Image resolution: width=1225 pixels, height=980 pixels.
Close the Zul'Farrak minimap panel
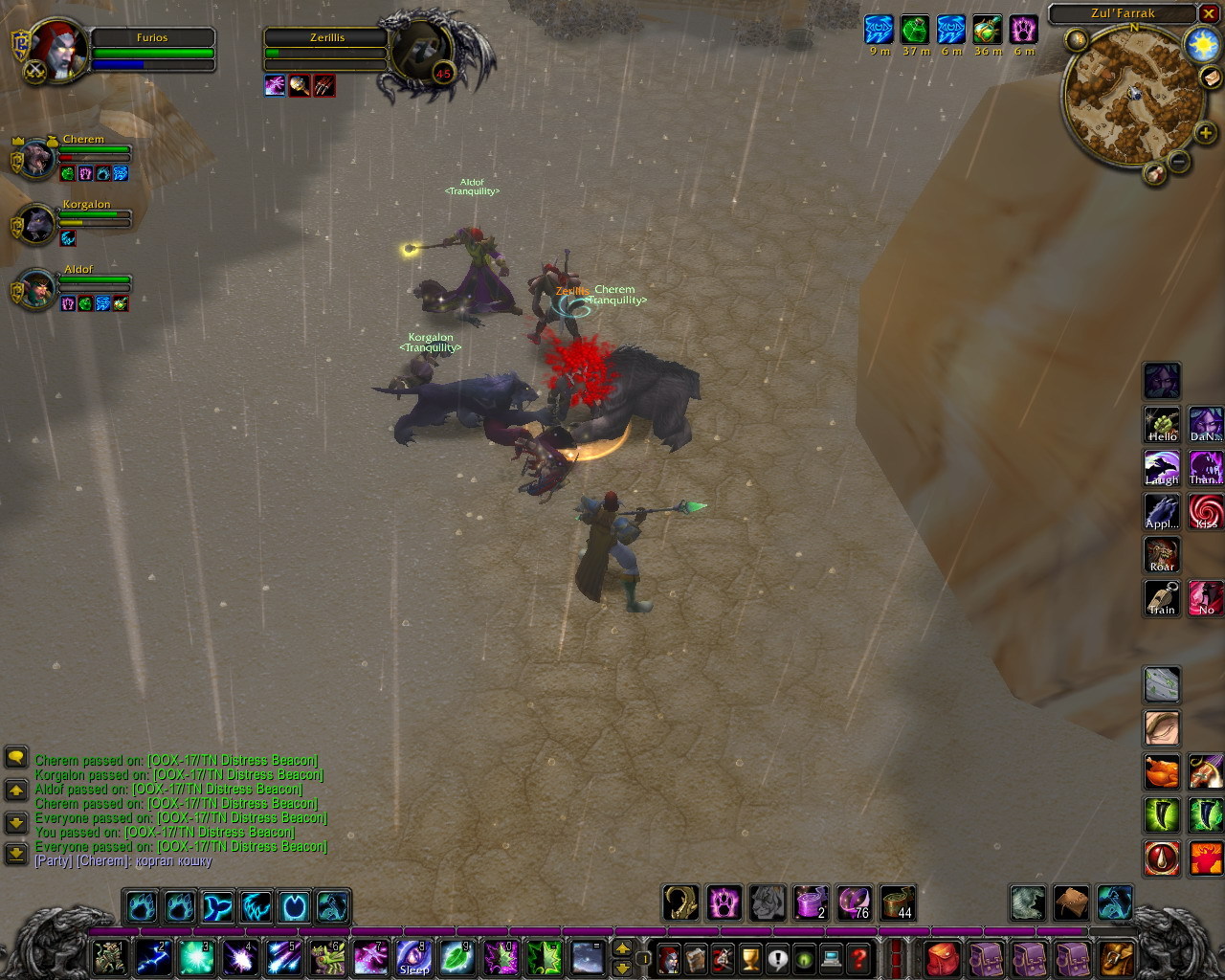pos(1210,13)
